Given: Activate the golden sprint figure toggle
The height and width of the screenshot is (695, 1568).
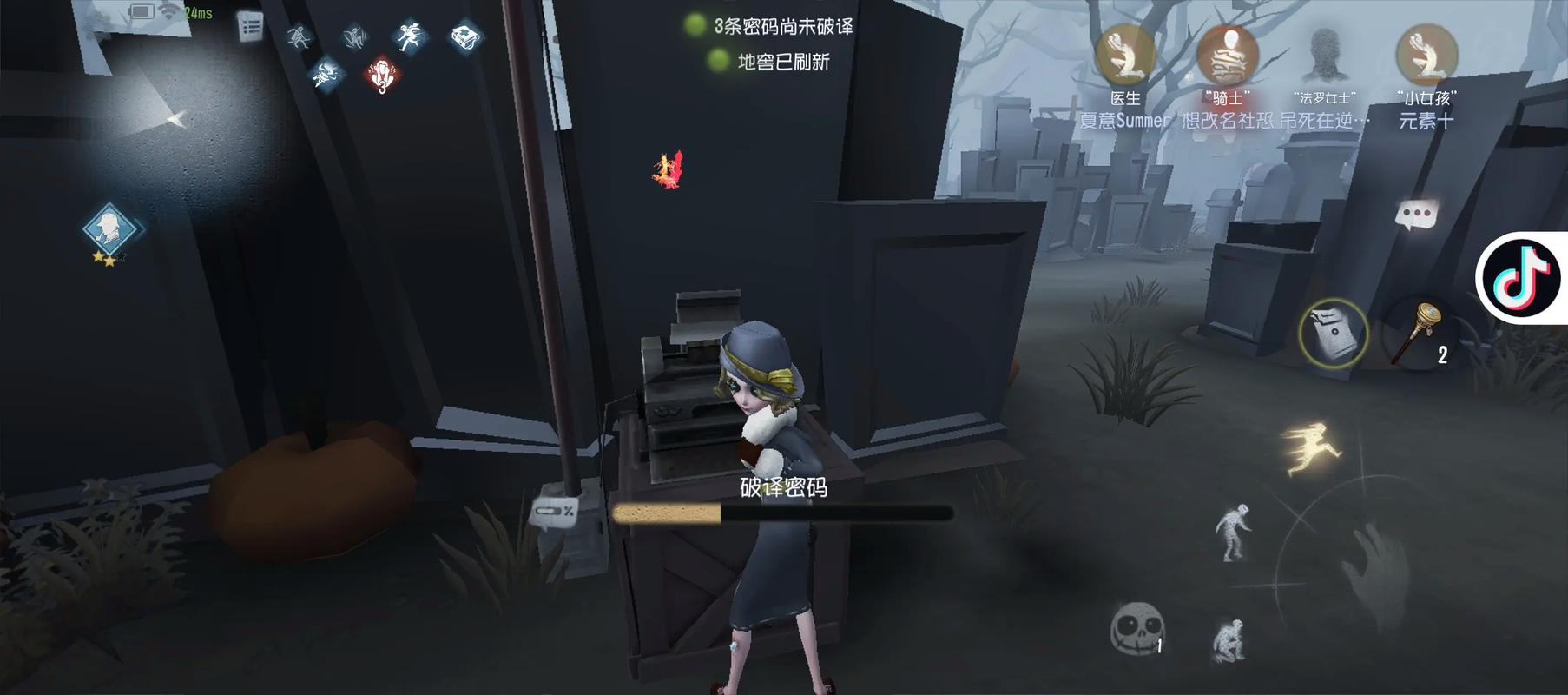Looking at the screenshot, I should [1313, 448].
